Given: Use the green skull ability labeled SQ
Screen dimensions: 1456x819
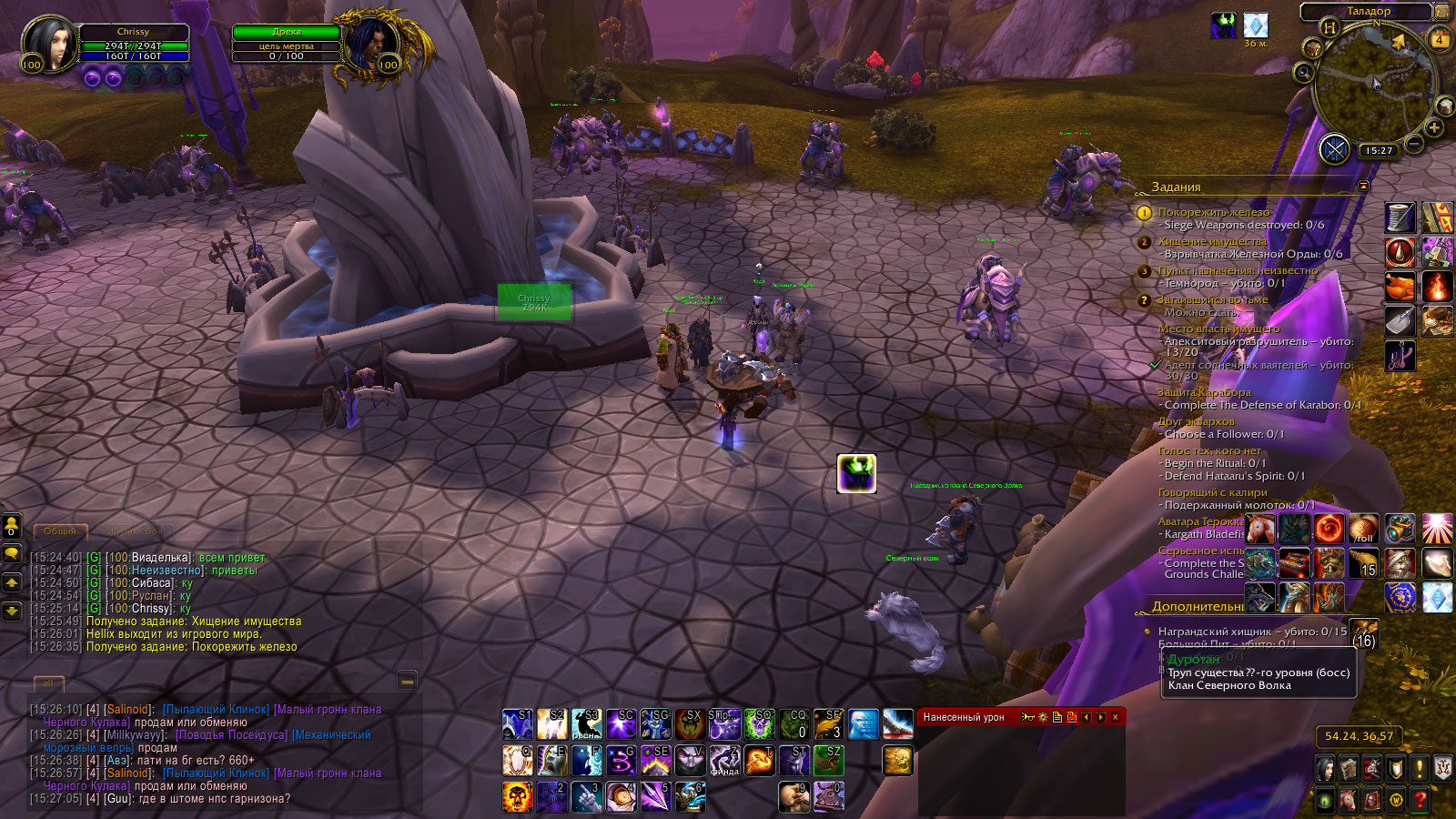Looking at the screenshot, I should click(759, 724).
